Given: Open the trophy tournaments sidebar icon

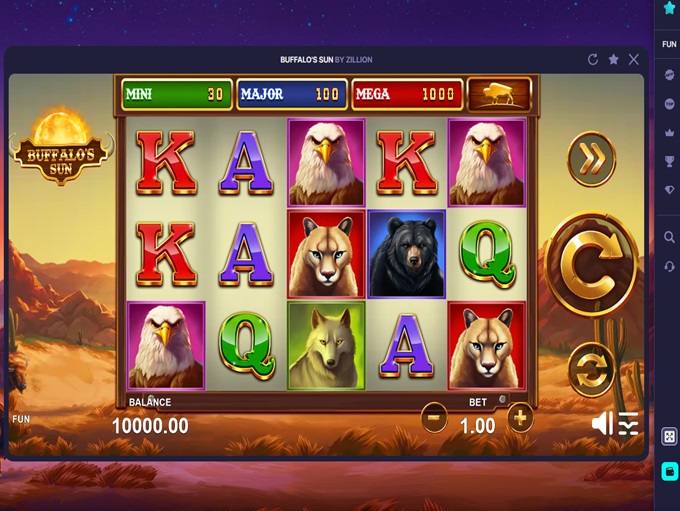Looking at the screenshot, I should coord(669,161).
